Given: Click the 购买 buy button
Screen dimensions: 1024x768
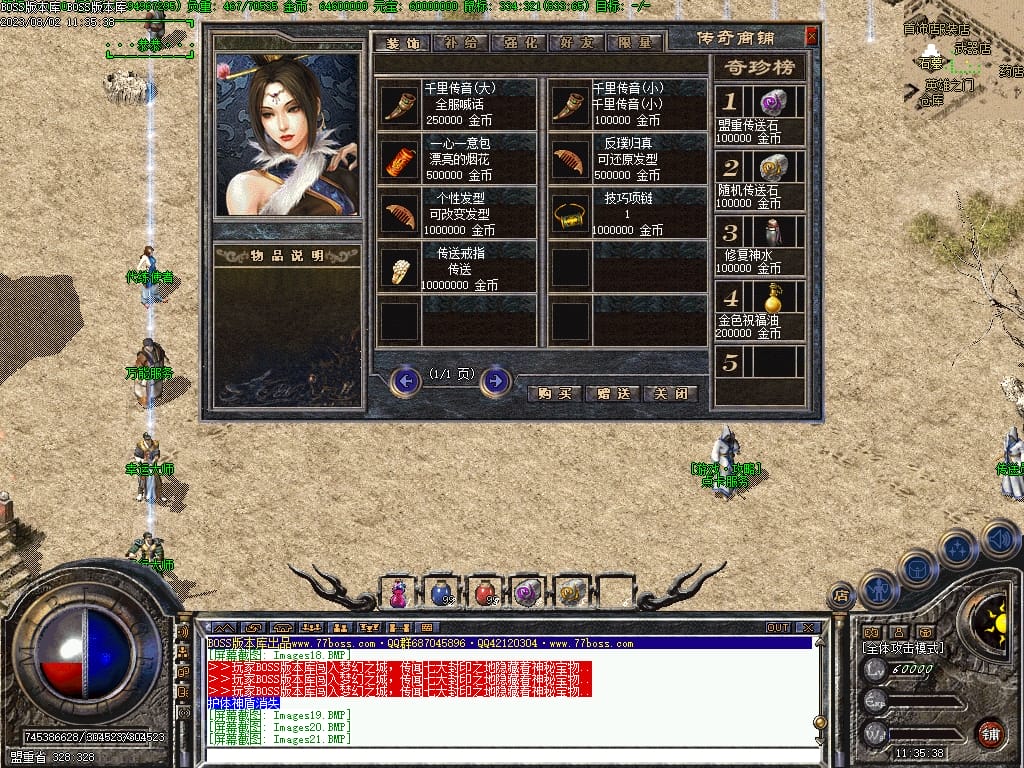Looking at the screenshot, I should click(554, 393).
